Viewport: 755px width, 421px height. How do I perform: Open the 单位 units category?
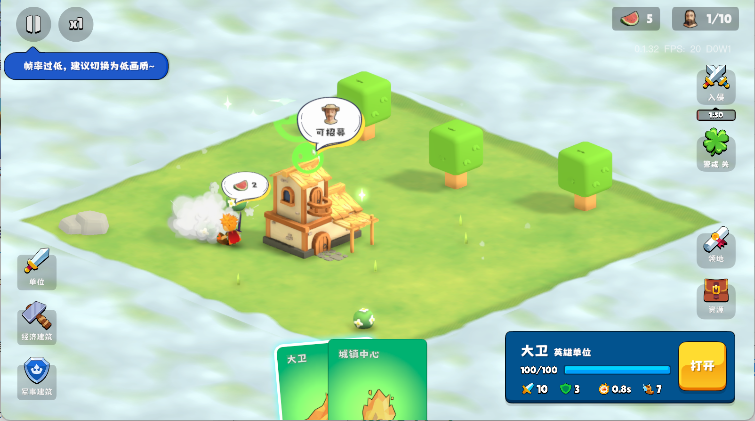tap(37, 268)
